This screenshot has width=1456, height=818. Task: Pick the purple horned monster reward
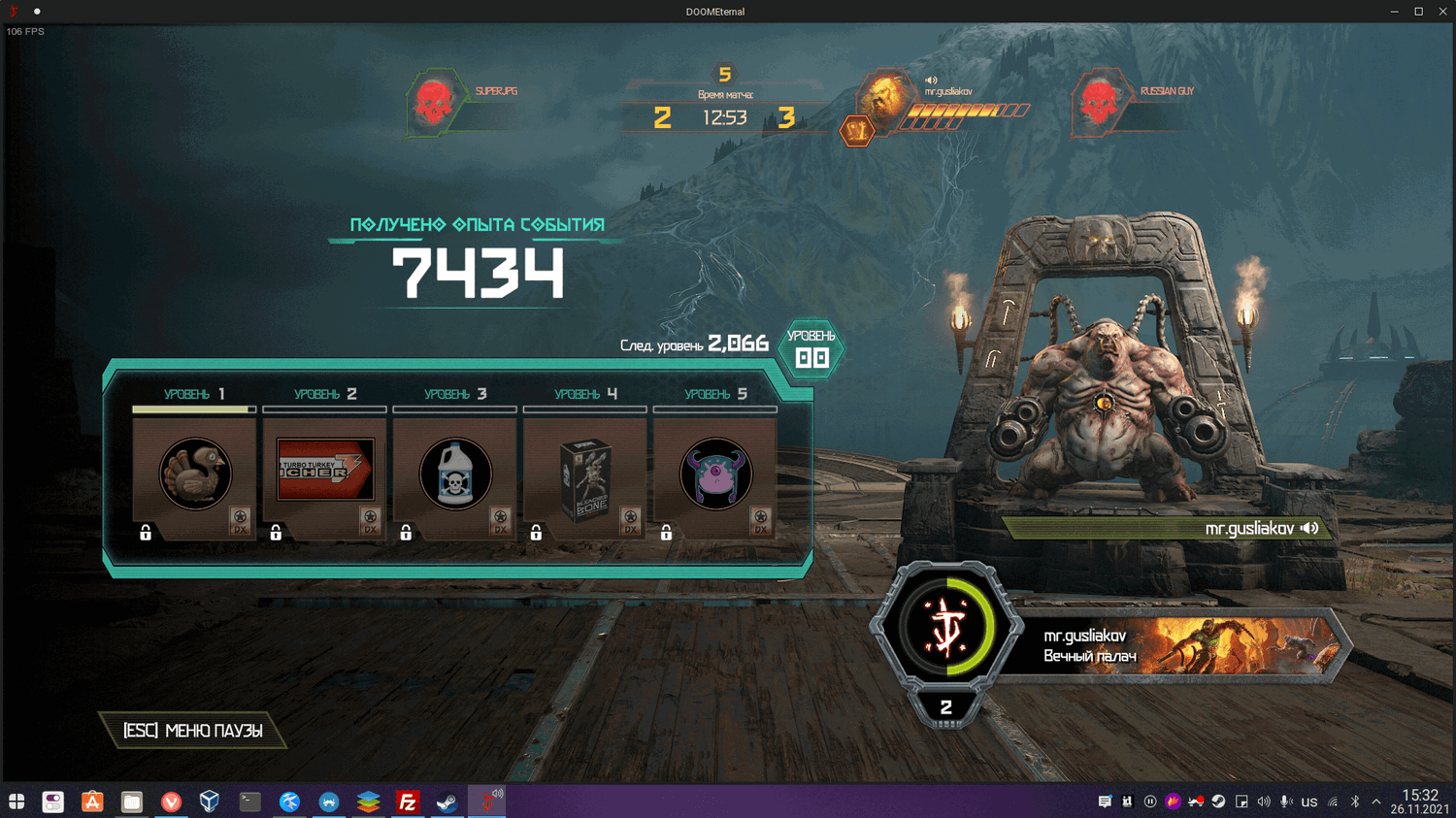[x=715, y=474]
